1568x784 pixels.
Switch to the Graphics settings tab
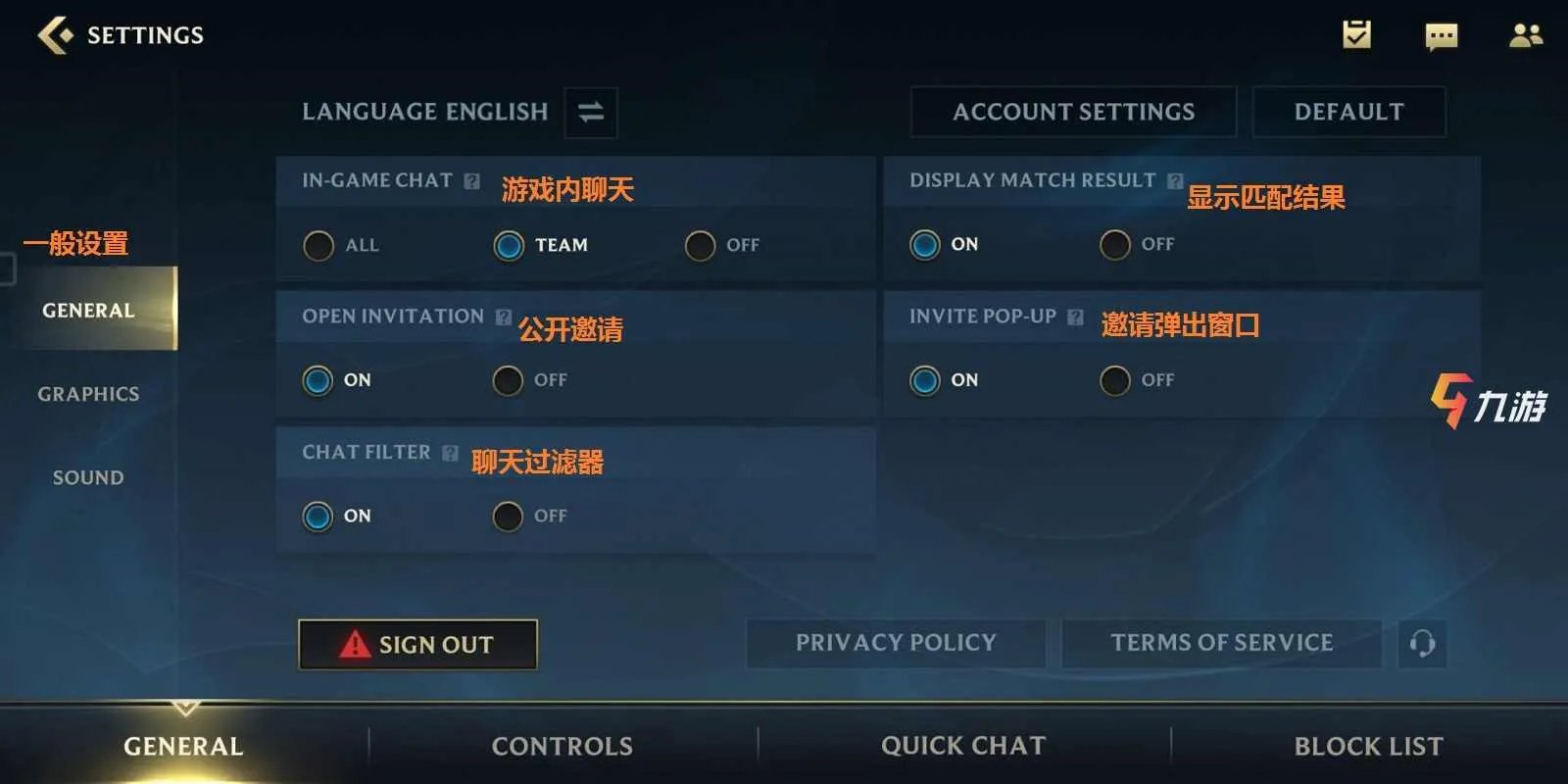(x=87, y=393)
